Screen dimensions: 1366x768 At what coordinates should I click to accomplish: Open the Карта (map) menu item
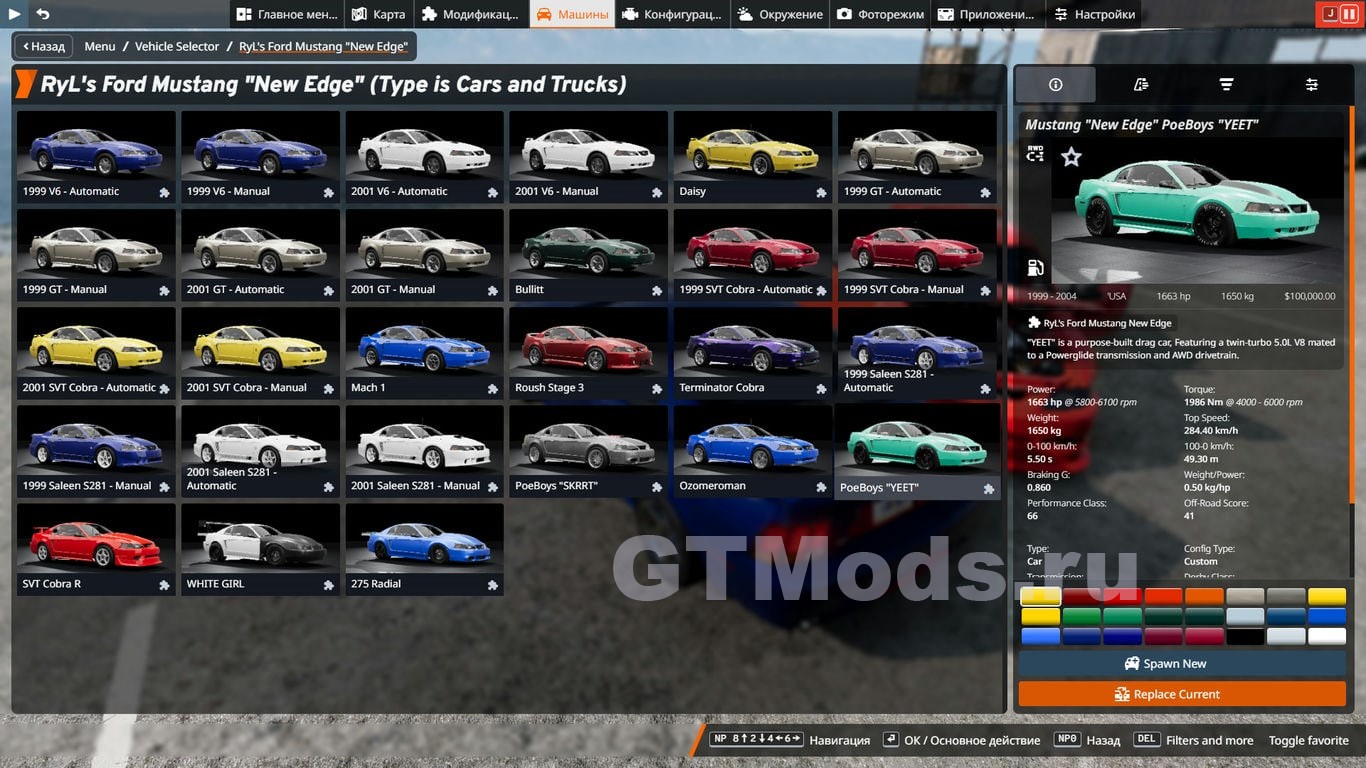[379, 14]
